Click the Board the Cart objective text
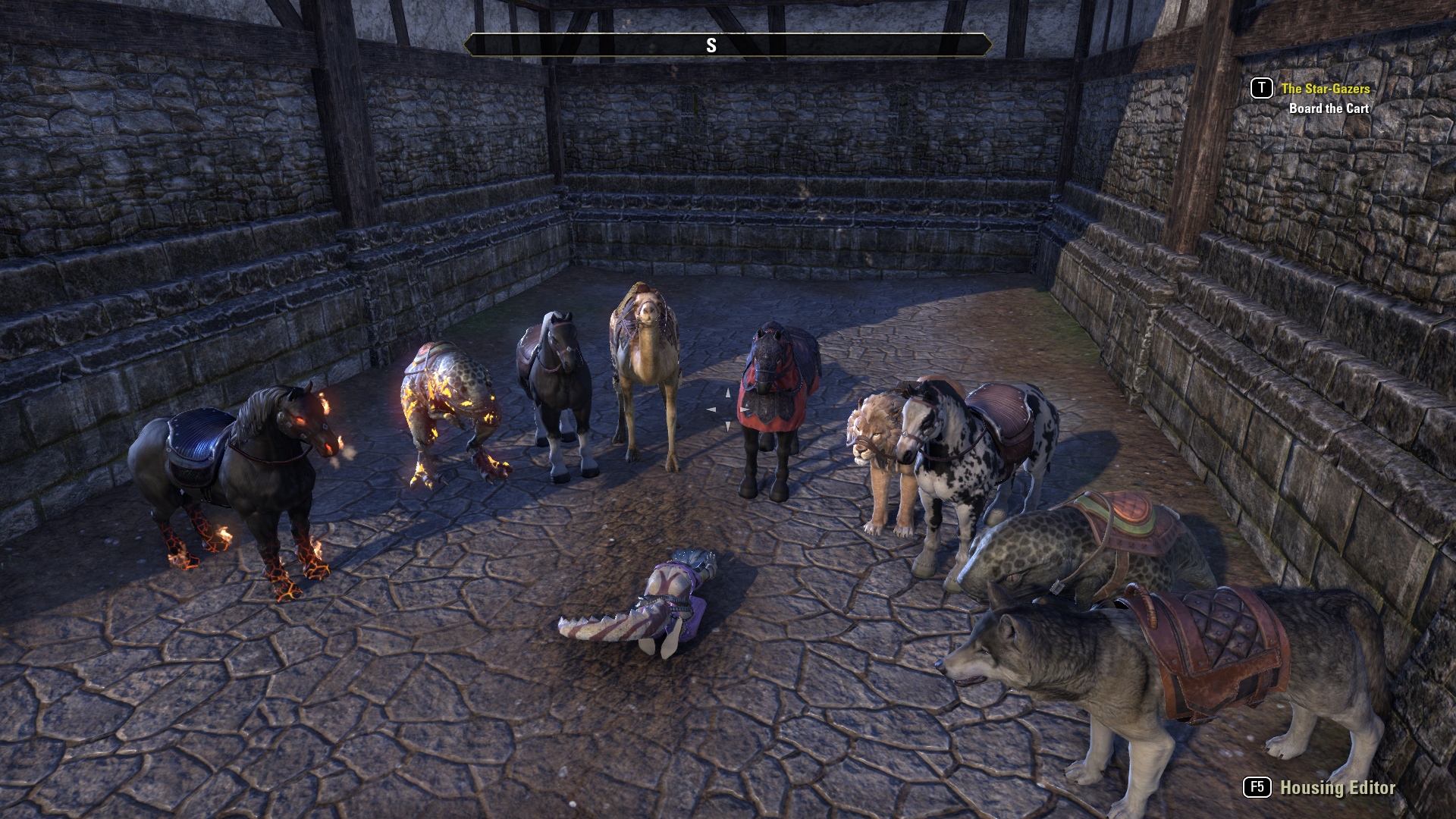This screenshot has height=819, width=1456. pyautogui.click(x=1329, y=108)
